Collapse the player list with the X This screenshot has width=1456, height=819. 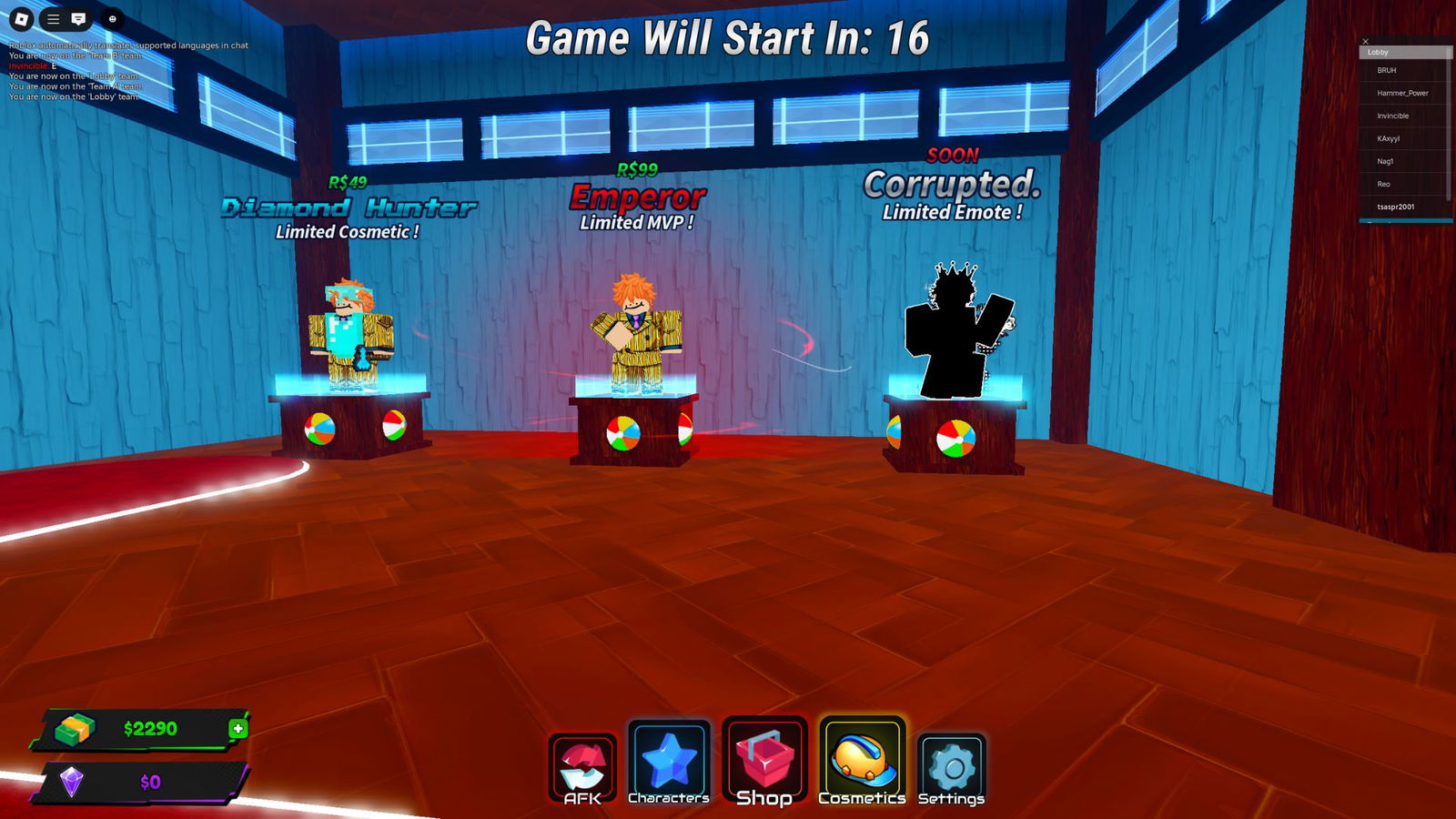coord(1366,41)
